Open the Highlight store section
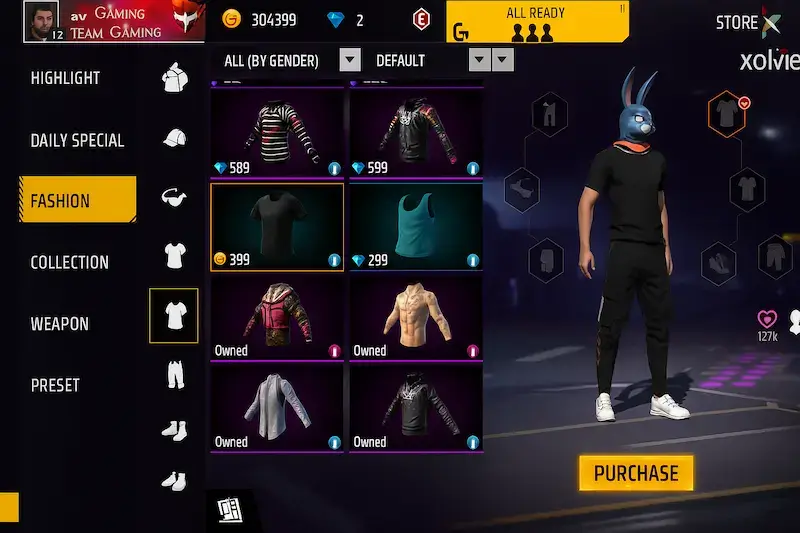Image resolution: width=800 pixels, height=533 pixels. tap(64, 78)
